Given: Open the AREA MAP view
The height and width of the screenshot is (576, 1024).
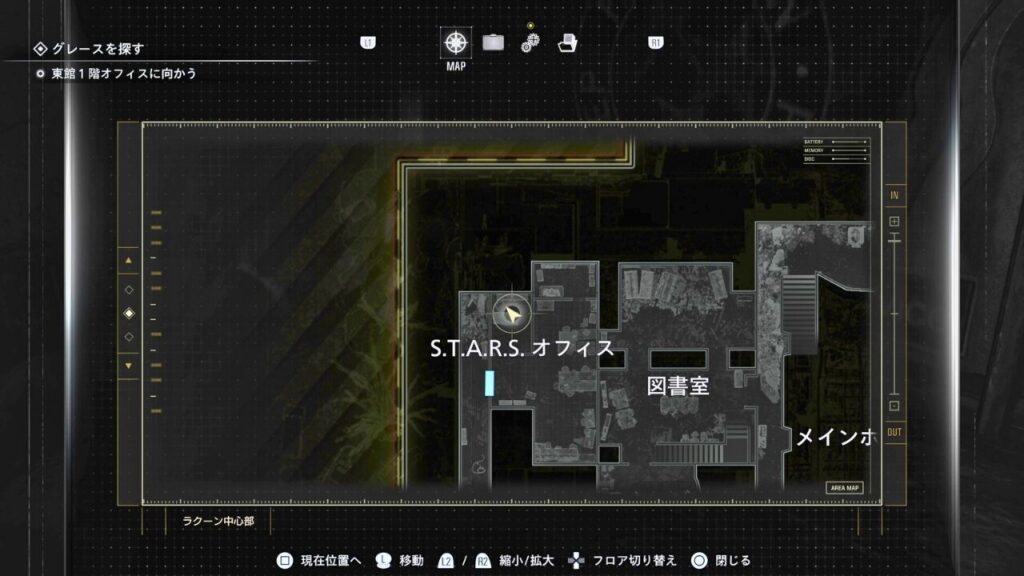Looking at the screenshot, I should coord(844,488).
